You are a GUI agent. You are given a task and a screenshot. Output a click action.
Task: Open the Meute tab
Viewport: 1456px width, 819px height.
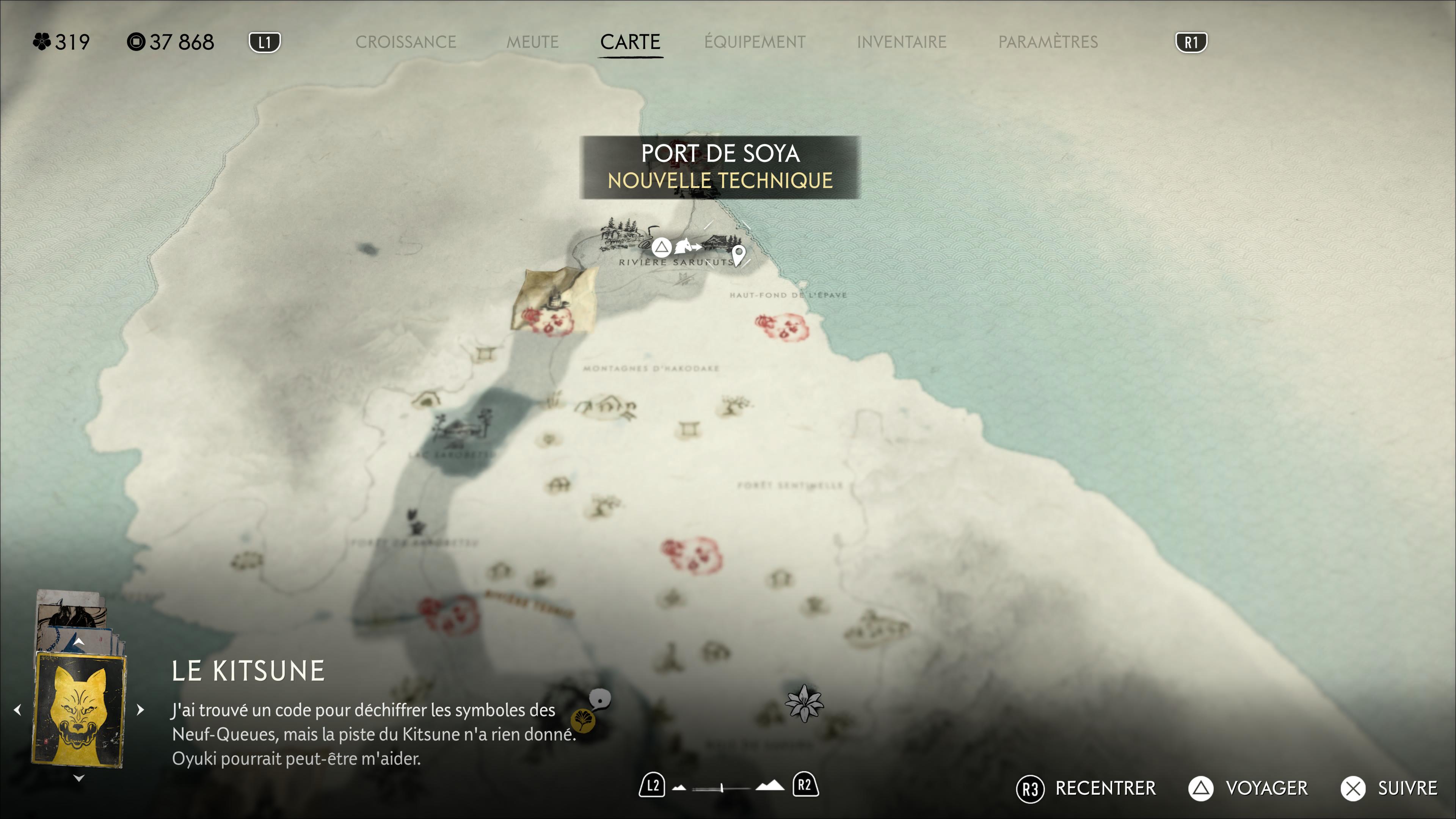pyautogui.click(x=532, y=42)
